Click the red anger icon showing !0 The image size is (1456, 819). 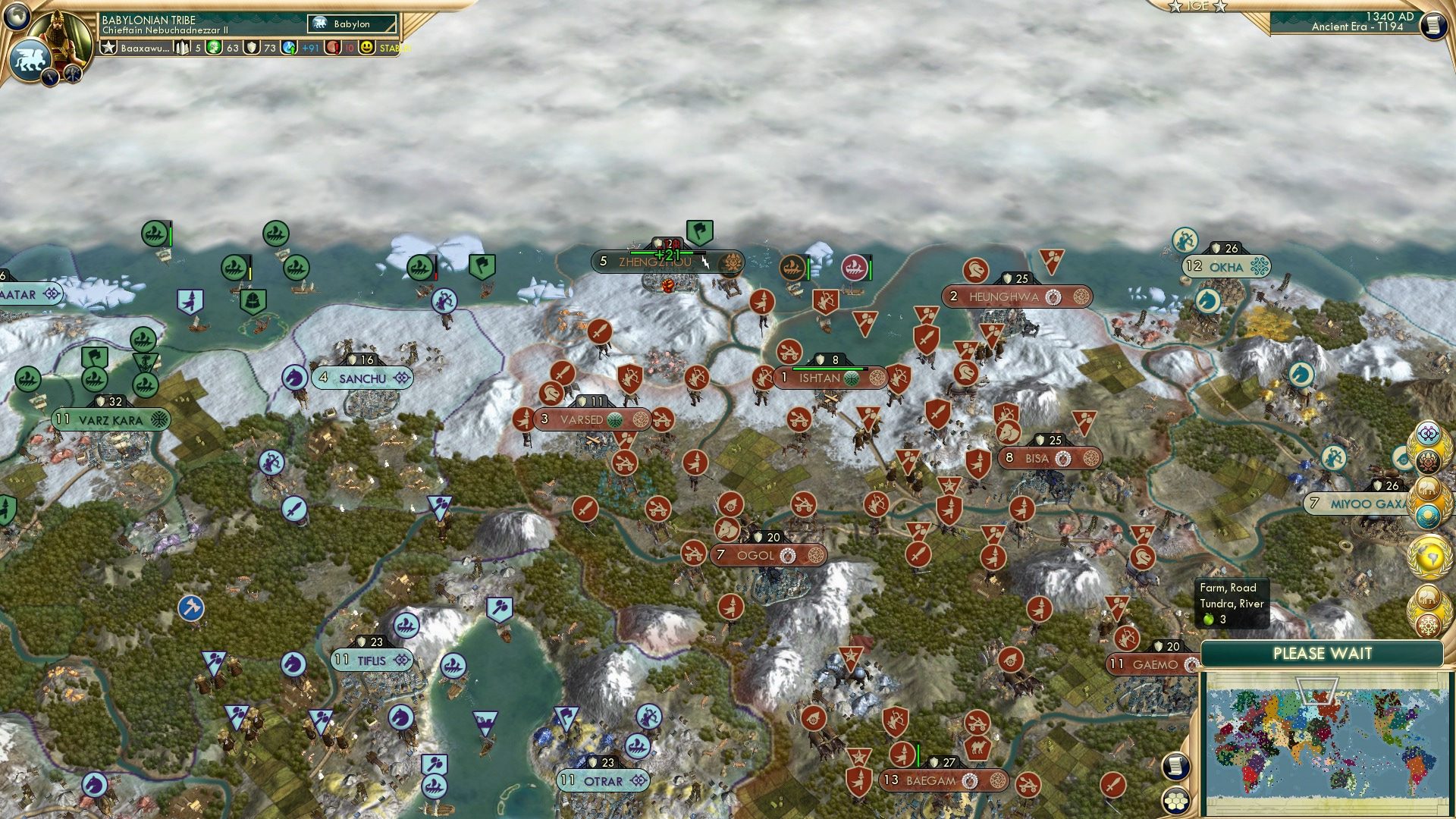pos(331,47)
